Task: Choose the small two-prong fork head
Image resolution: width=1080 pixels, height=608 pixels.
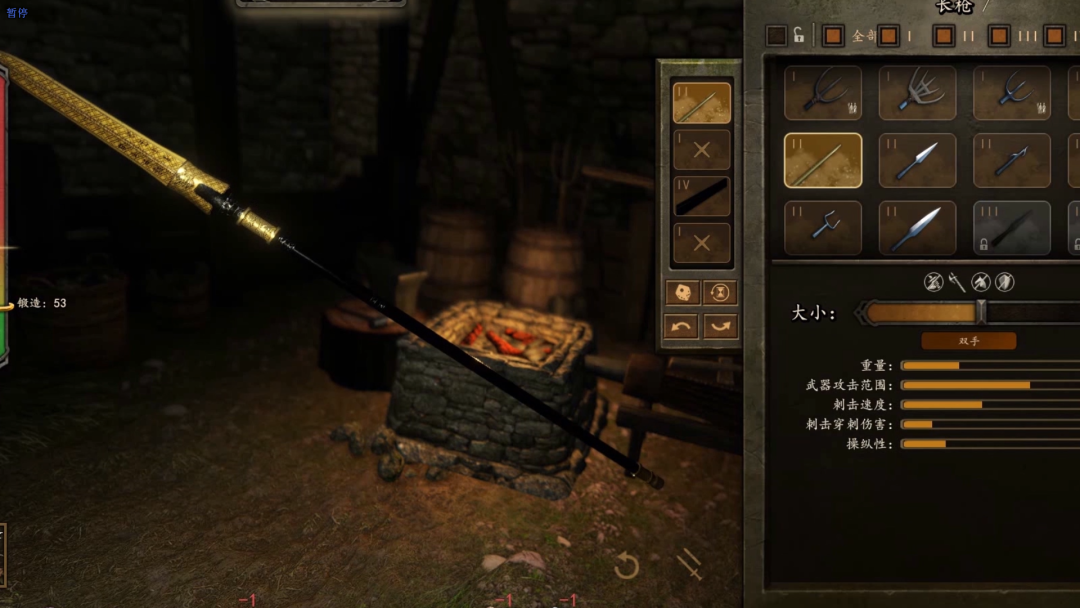Action: pos(822,228)
